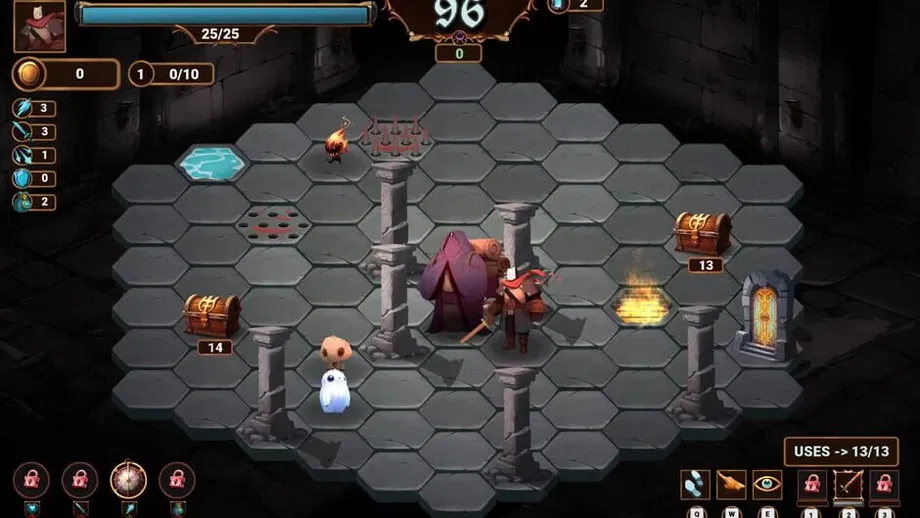The image size is (920, 518).
Task: Select the blue water hex tile
Action: click(x=212, y=161)
